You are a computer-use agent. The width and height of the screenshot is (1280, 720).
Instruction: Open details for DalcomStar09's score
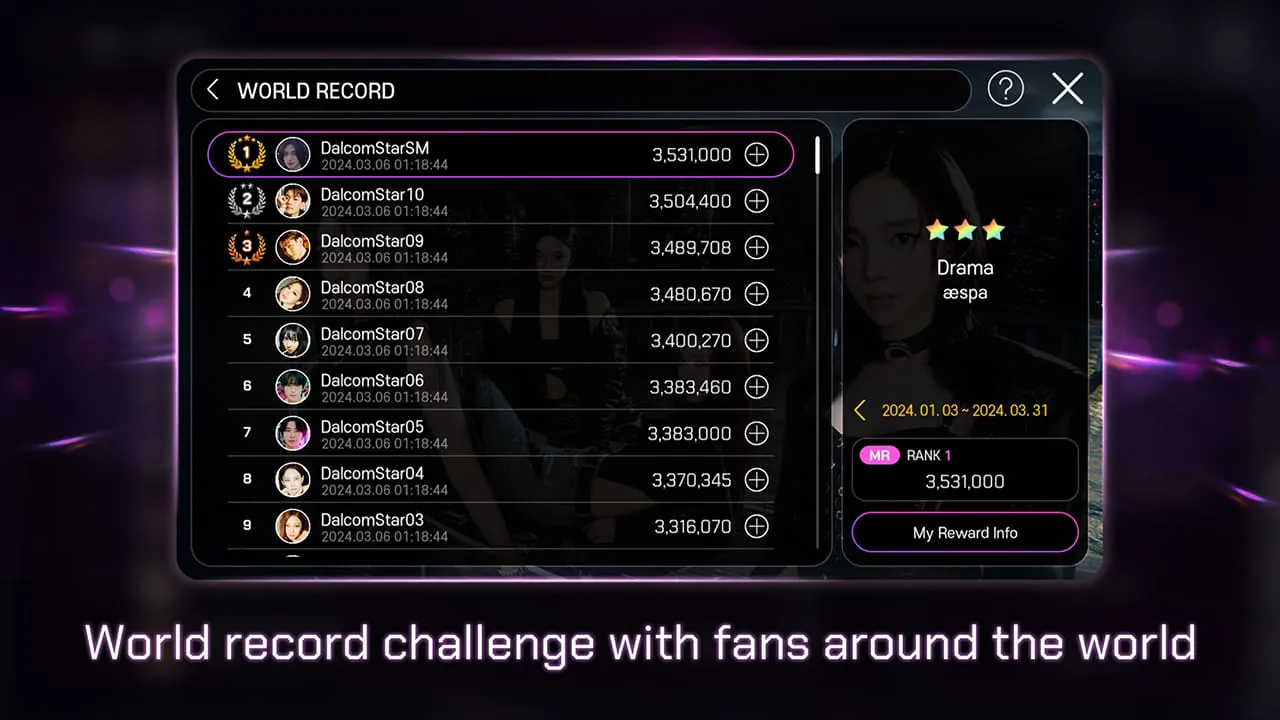[x=757, y=247]
